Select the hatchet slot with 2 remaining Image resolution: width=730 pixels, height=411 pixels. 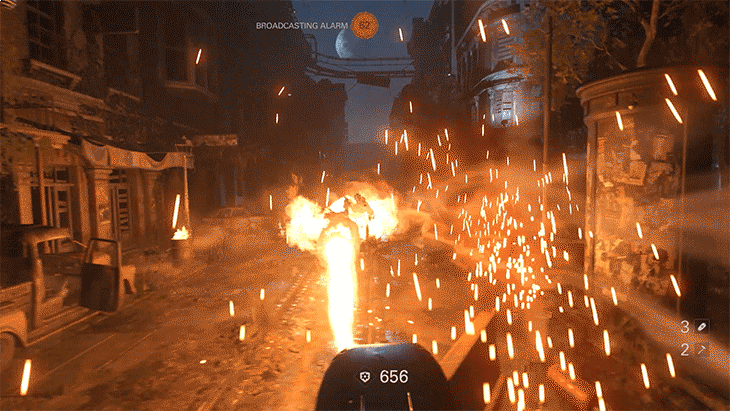[x=702, y=349]
